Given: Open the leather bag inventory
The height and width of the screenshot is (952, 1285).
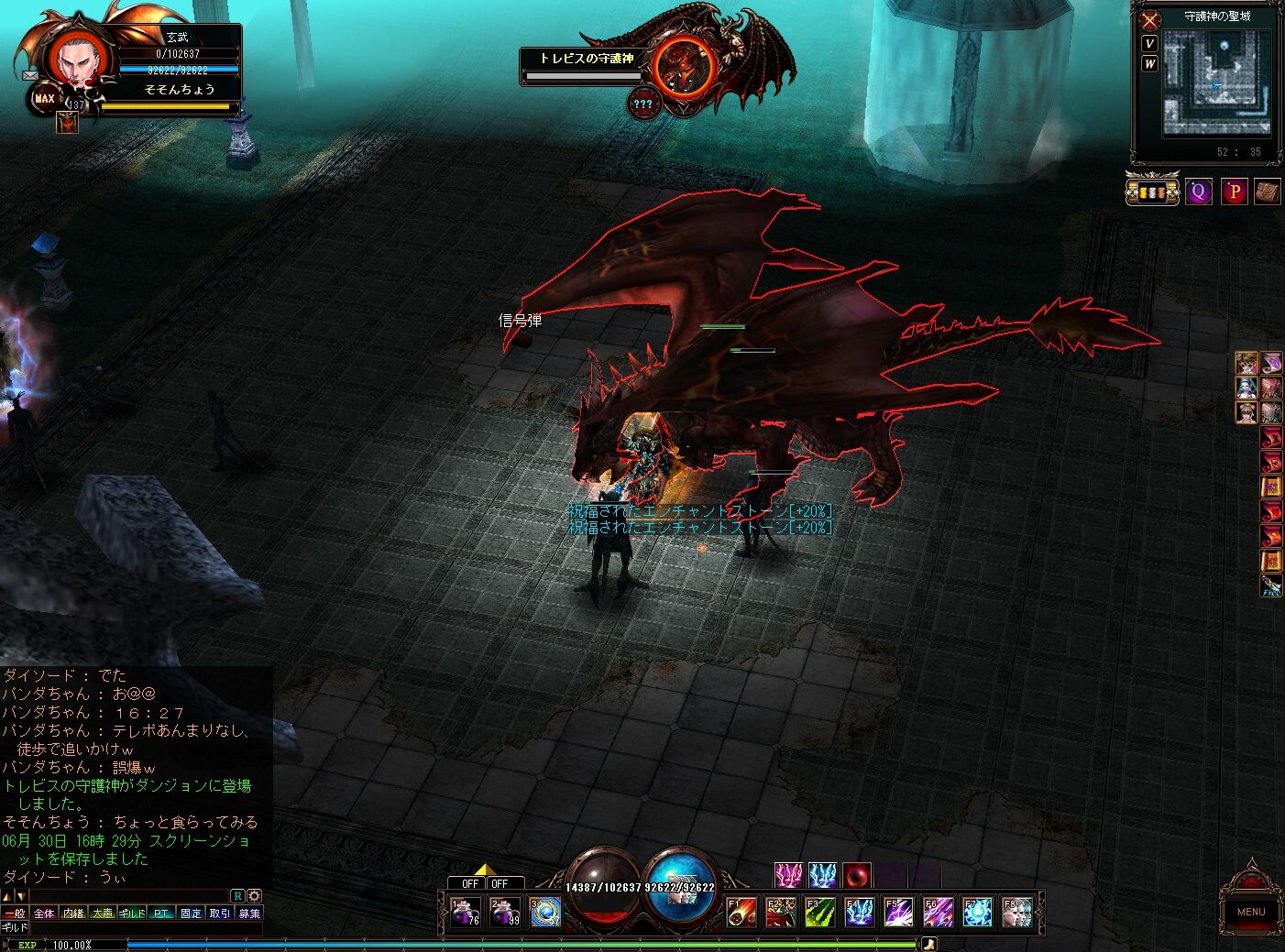Looking at the screenshot, I should click(1267, 191).
